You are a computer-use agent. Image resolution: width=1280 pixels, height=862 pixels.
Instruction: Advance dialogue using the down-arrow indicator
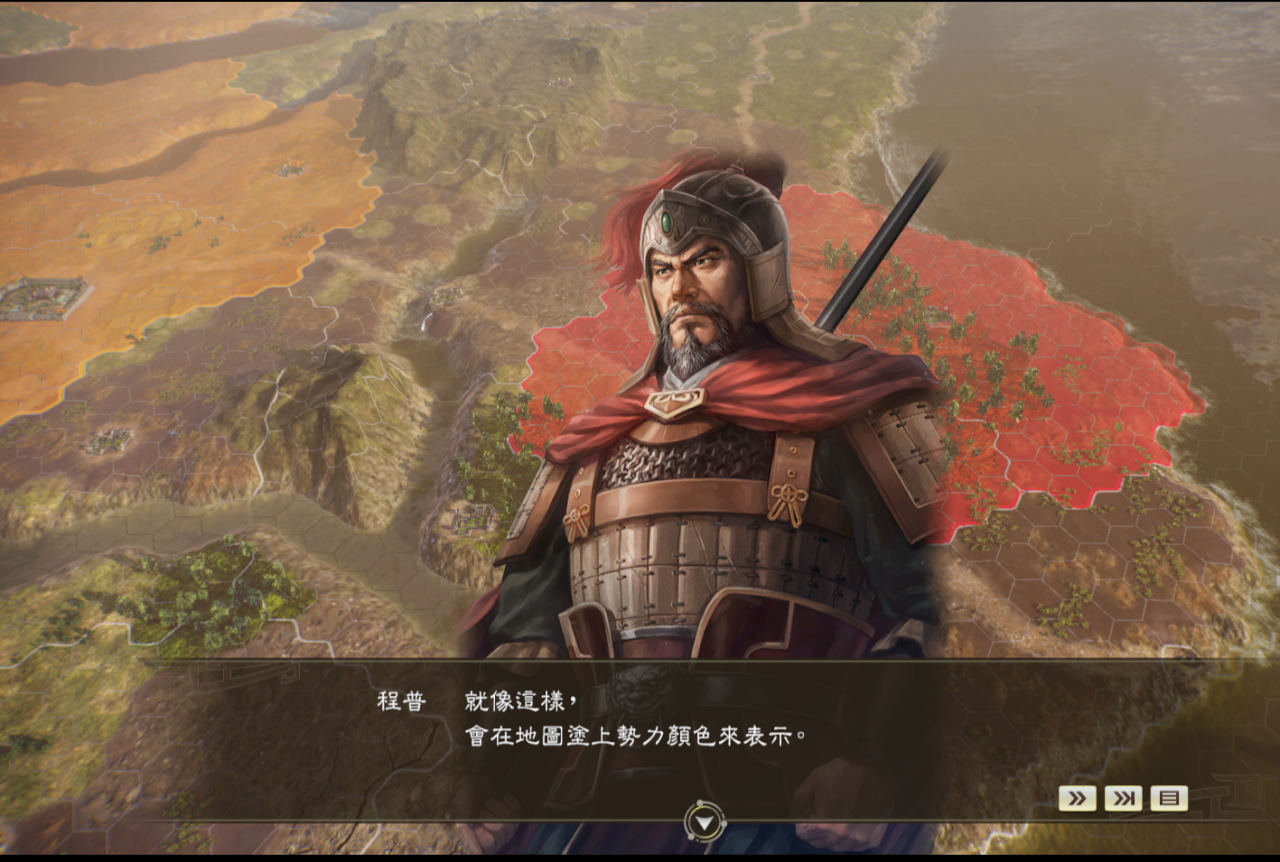[x=705, y=822]
